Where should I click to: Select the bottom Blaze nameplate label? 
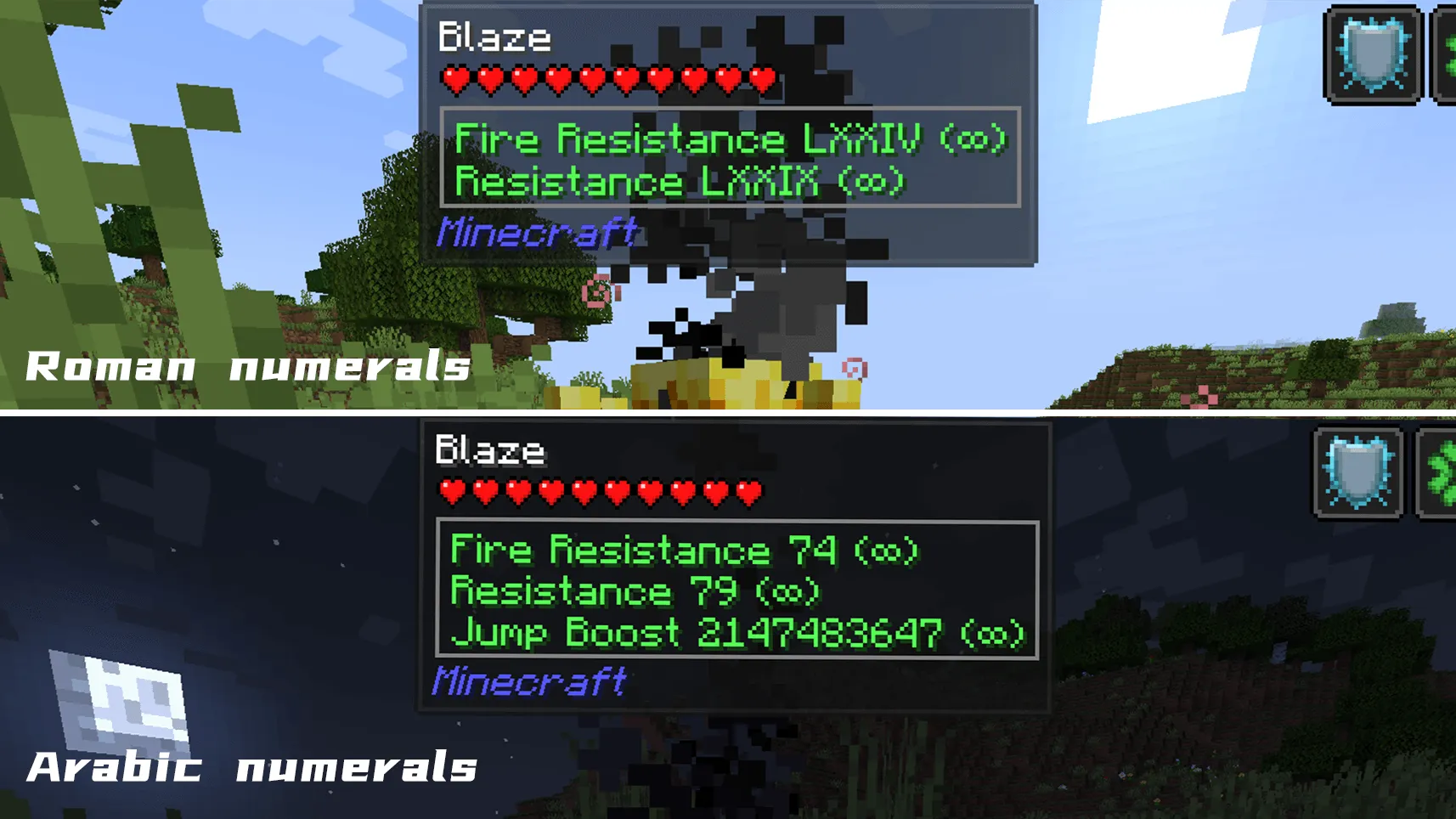click(x=490, y=450)
